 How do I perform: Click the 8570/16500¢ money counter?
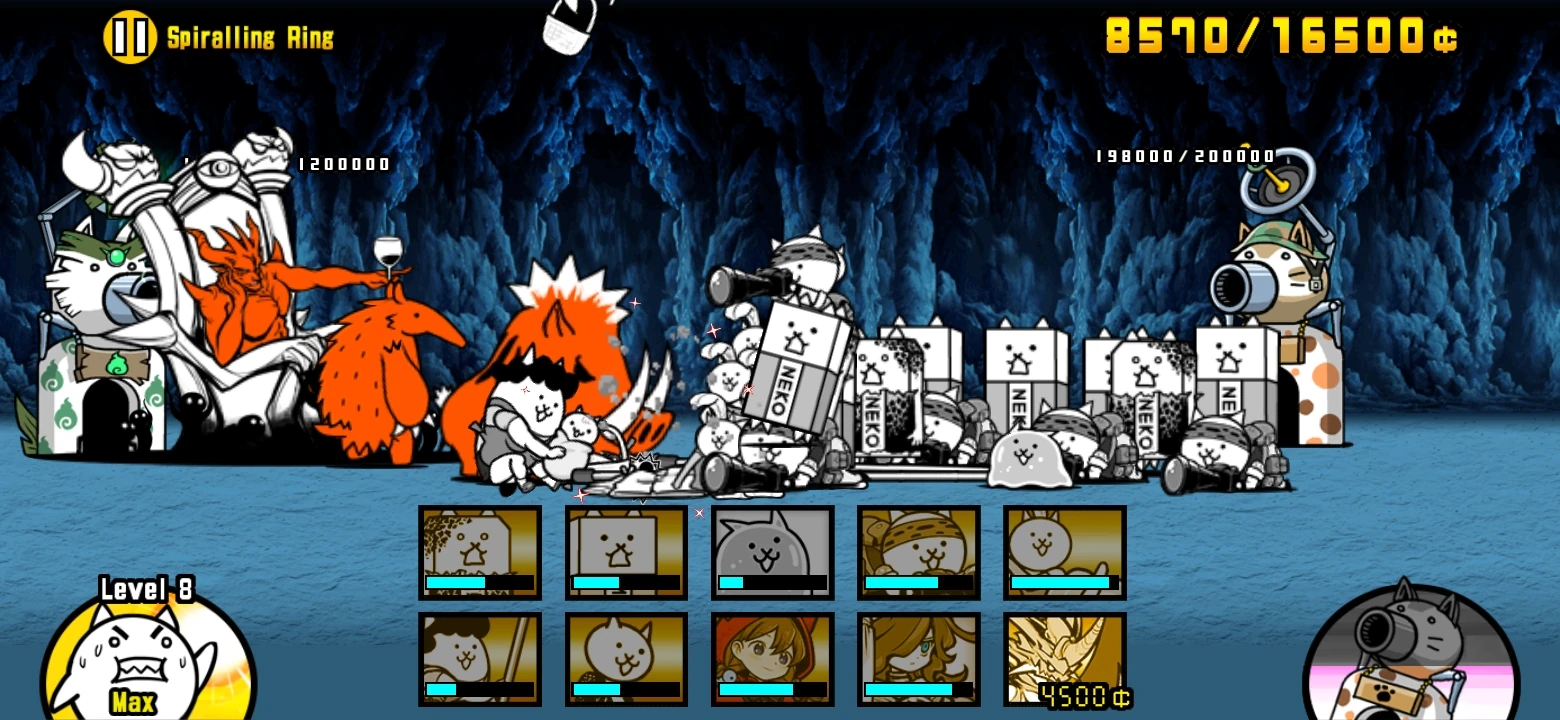[1280, 35]
